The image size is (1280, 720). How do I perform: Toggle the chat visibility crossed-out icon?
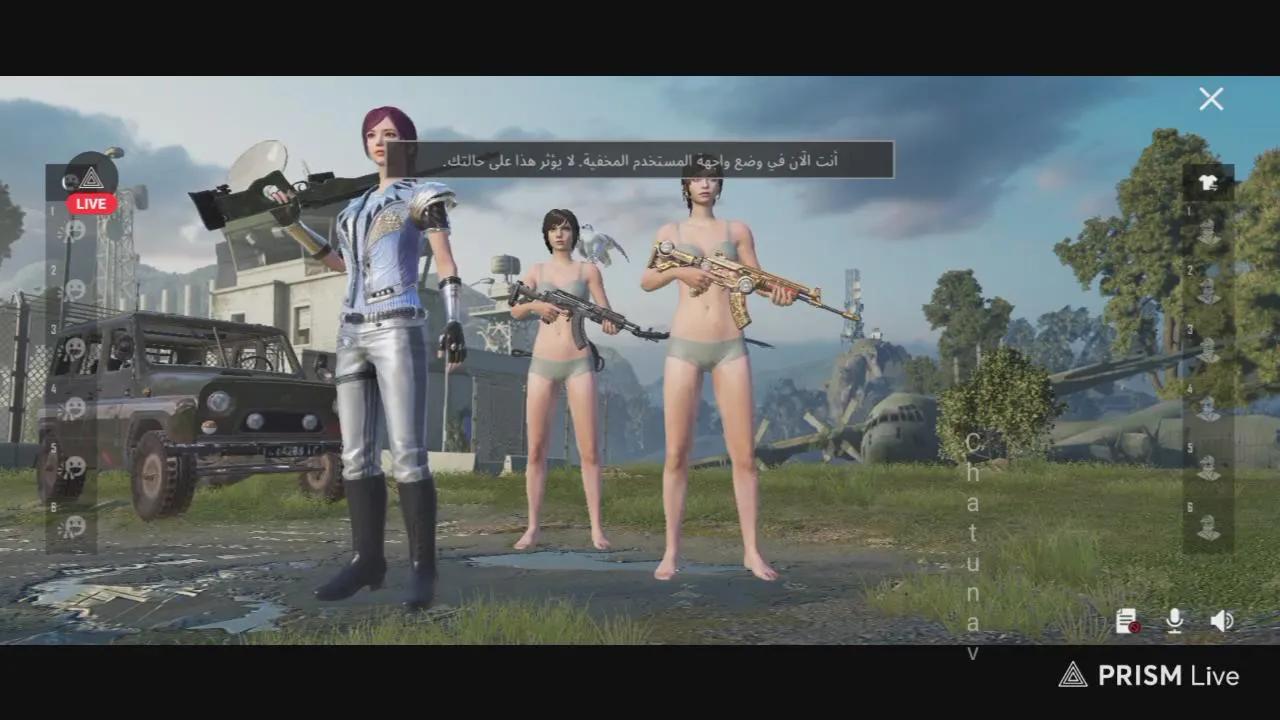pos(1129,622)
